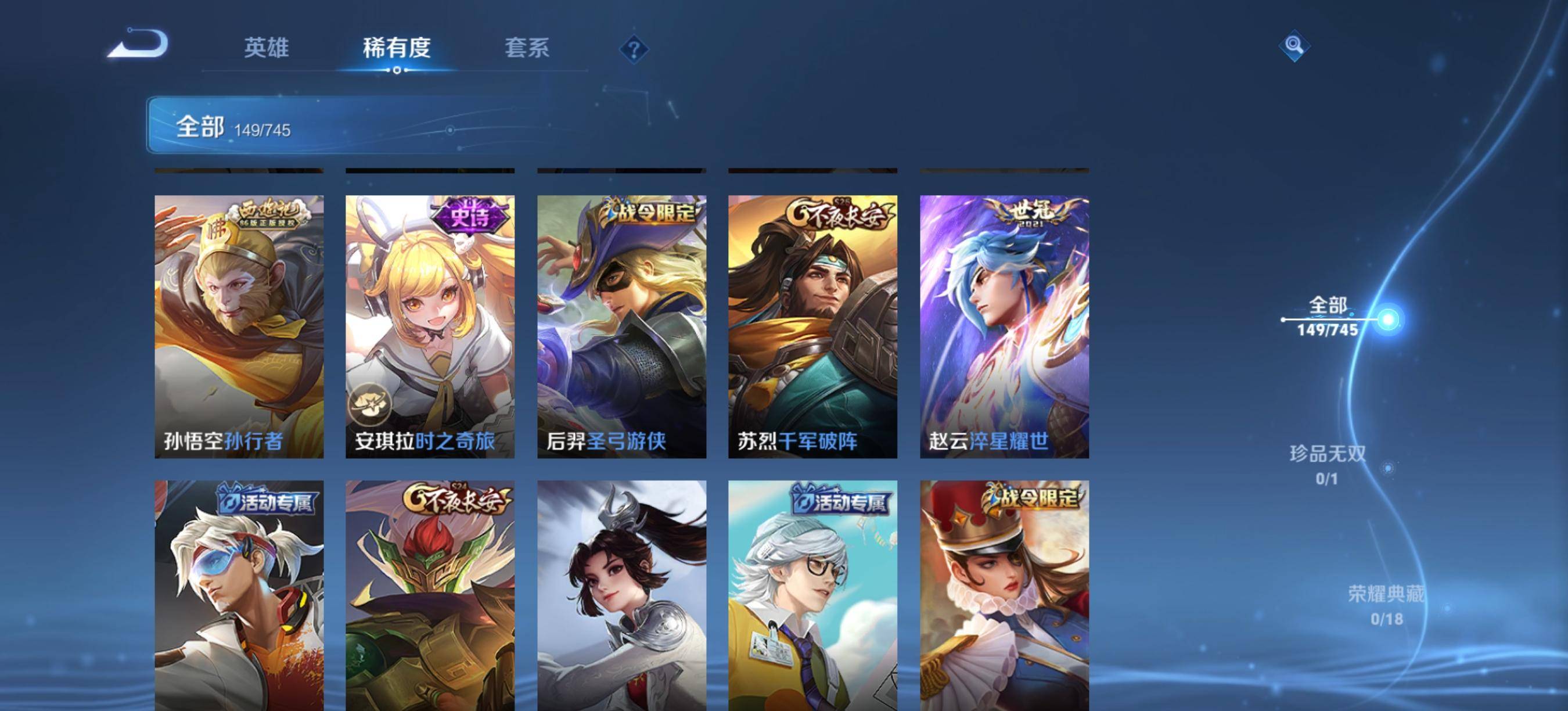Image resolution: width=1568 pixels, height=711 pixels.
Task: Click the question mark help icon
Action: [x=634, y=49]
